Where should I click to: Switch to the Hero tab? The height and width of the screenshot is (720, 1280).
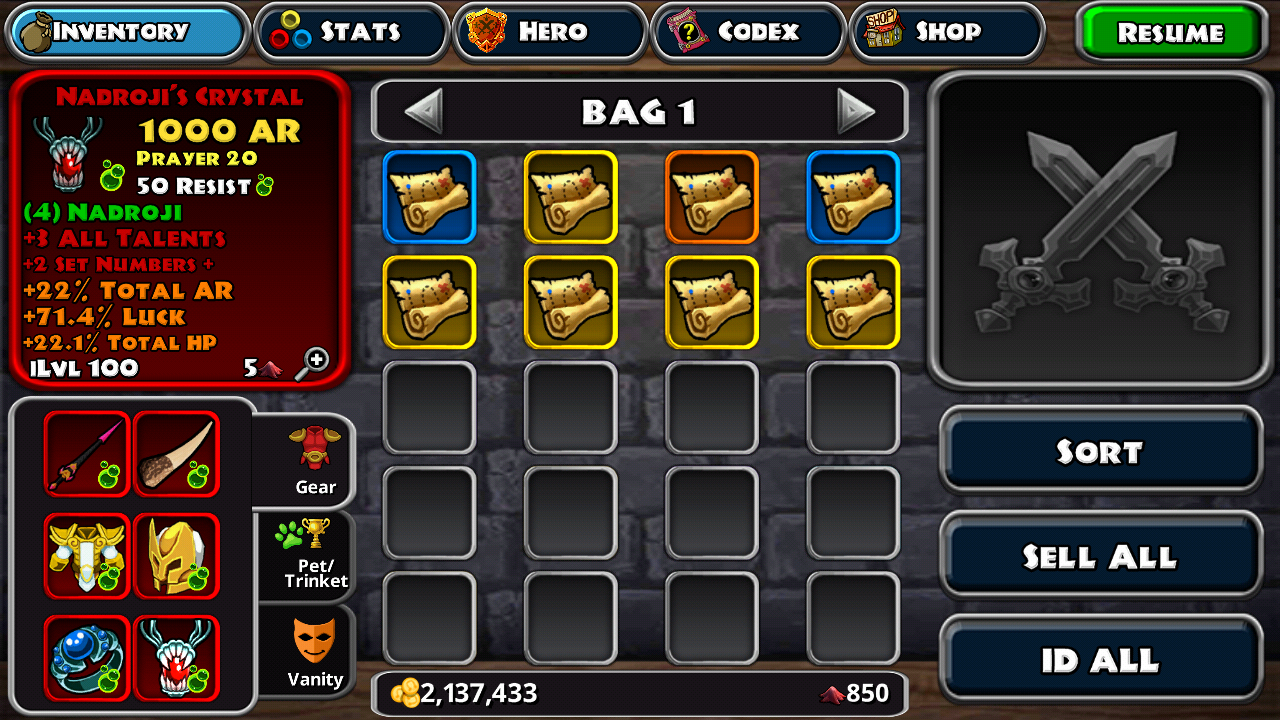tap(550, 32)
